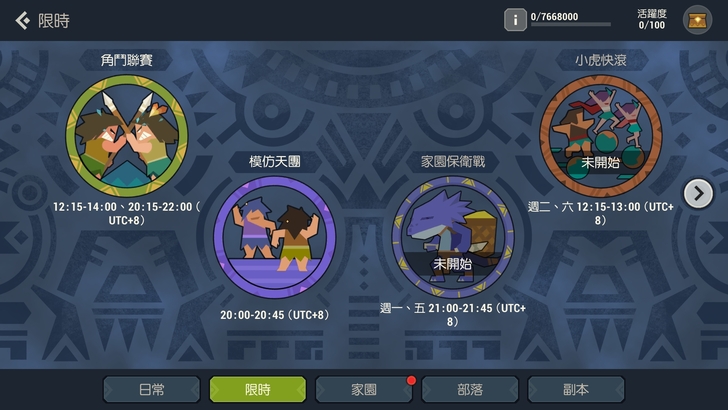This screenshot has width=728, height=410.
Task: Go to the 副本 tab
Action: pyautogui.click(x=575, y=389)
